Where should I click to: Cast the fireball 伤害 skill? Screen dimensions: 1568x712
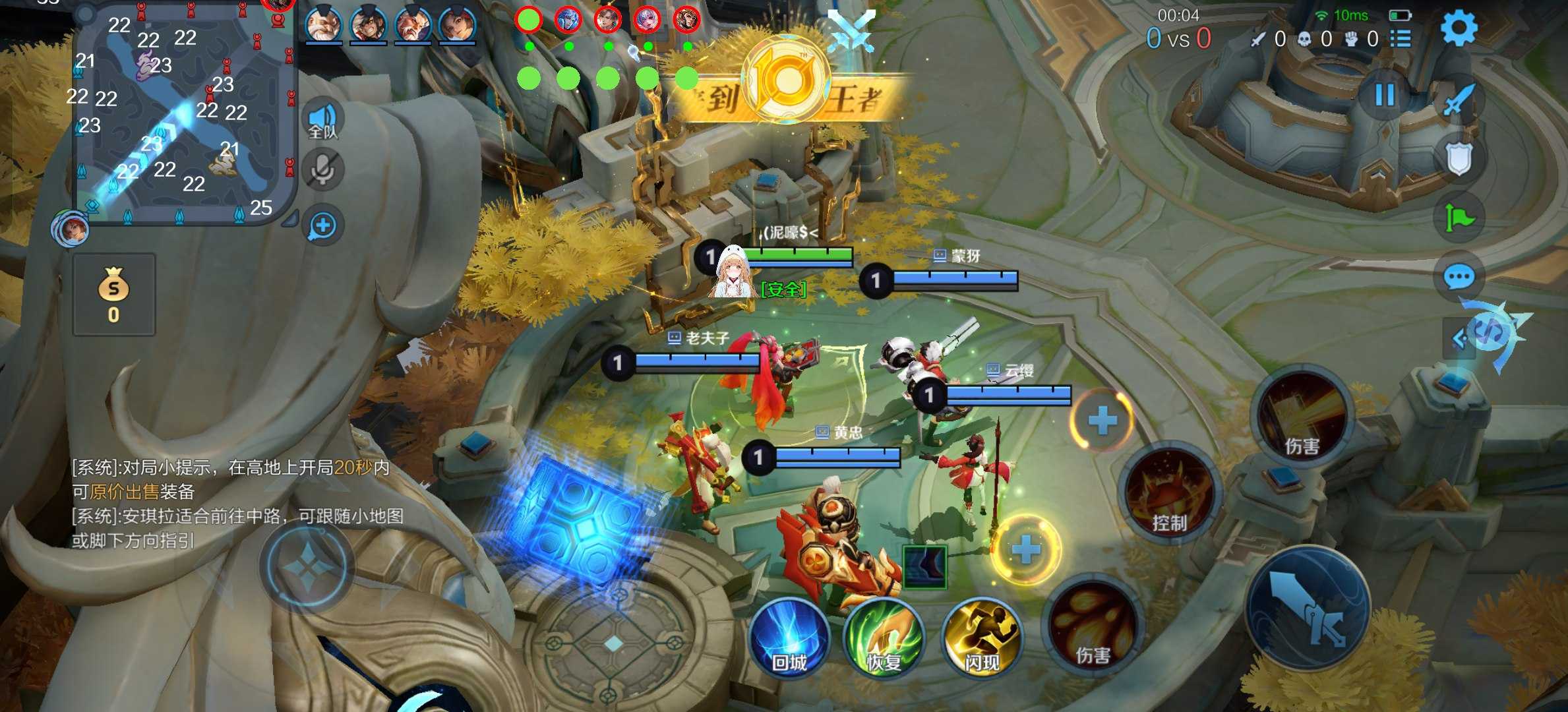(x=1093, y=626)
